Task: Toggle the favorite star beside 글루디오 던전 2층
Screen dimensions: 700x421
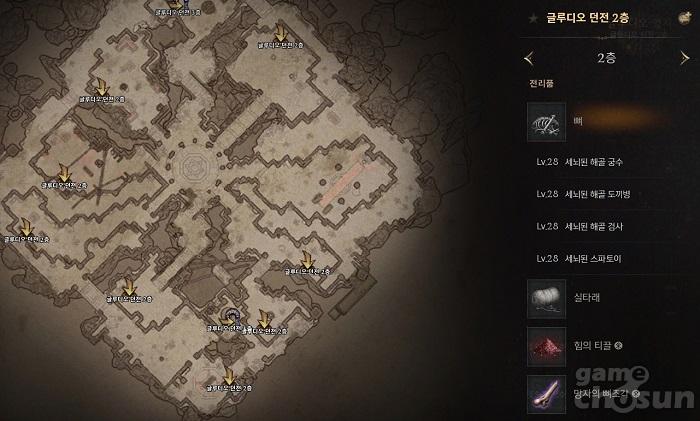Action: click(535, 18)
